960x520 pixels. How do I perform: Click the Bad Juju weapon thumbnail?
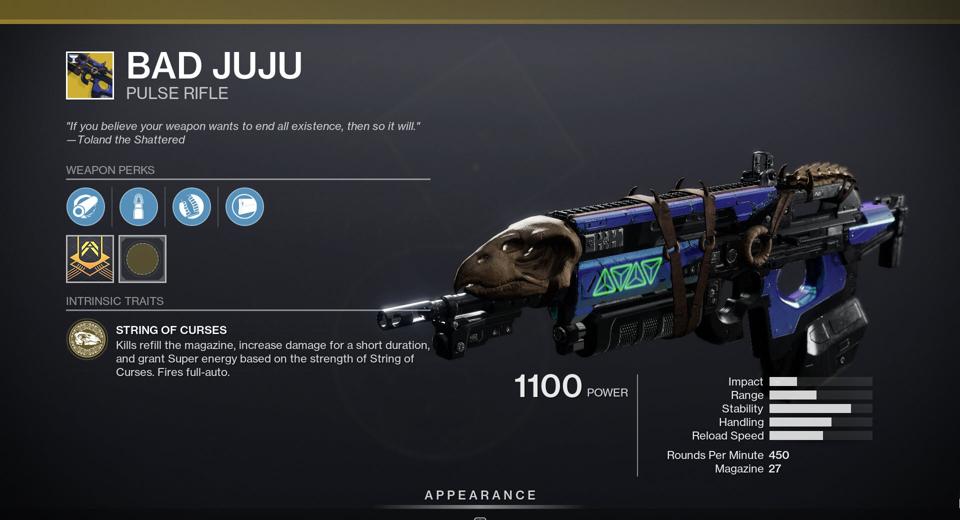[x=90, y=76]
